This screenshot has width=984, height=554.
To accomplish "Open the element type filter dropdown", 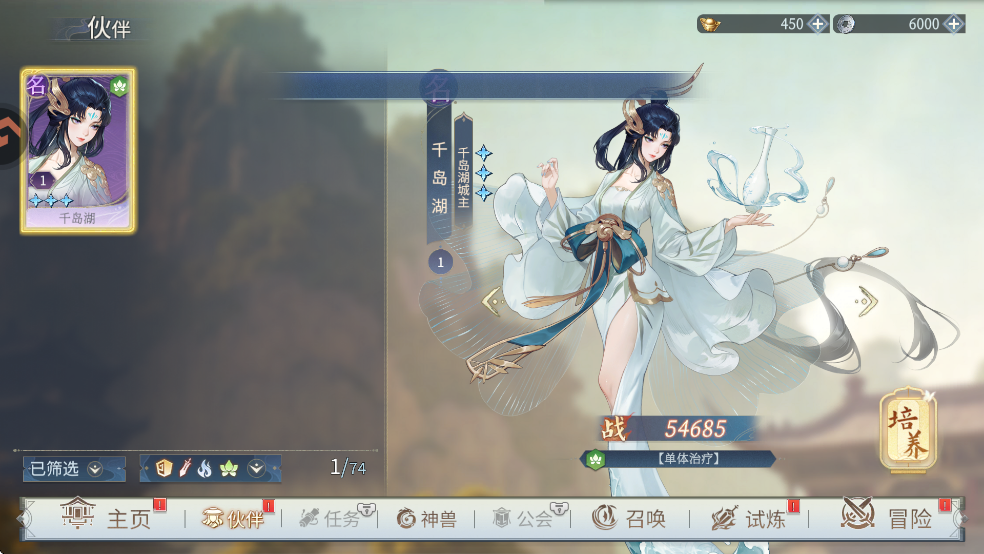I will [x=256, y=468].
